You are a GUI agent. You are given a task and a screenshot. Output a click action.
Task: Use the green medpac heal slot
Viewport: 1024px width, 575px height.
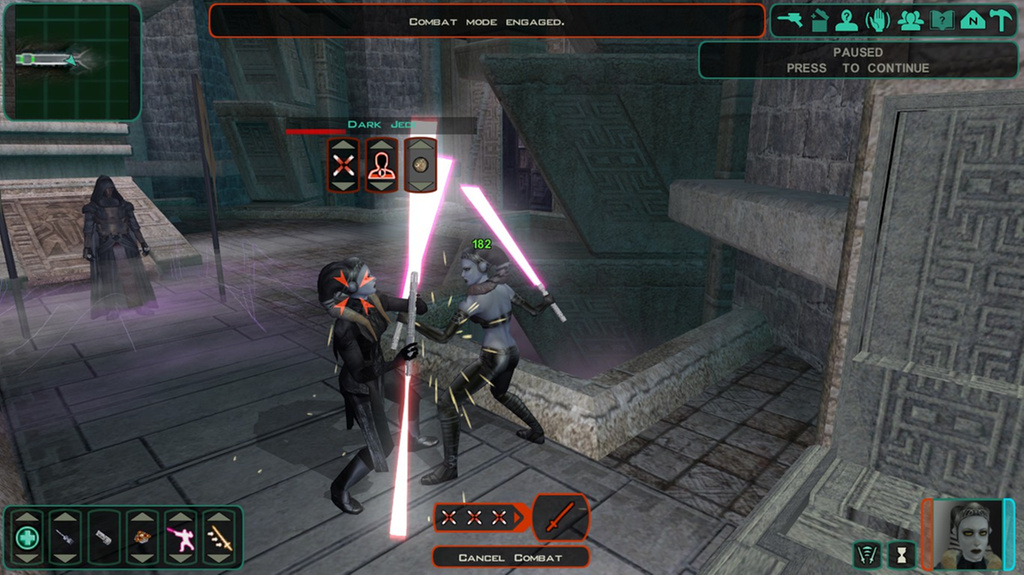click(28, 538)
